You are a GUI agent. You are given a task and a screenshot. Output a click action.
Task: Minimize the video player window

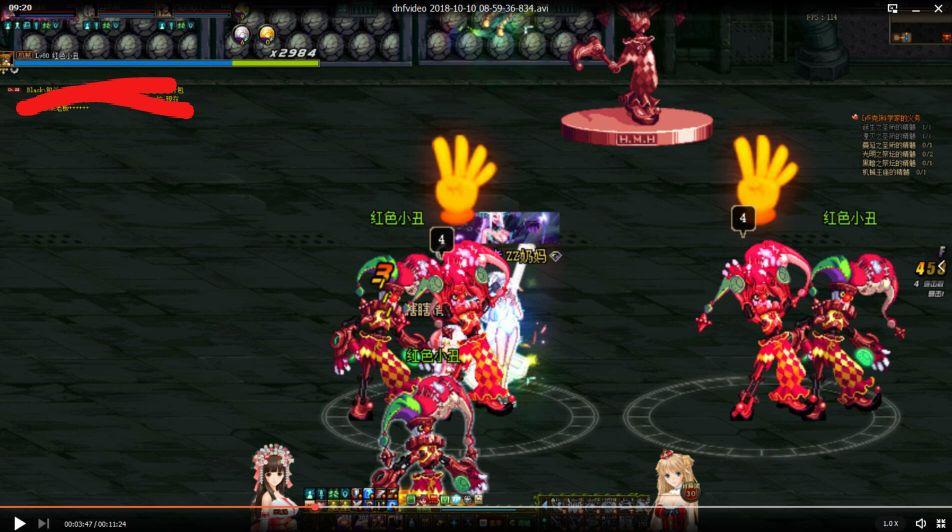(916, 8)
